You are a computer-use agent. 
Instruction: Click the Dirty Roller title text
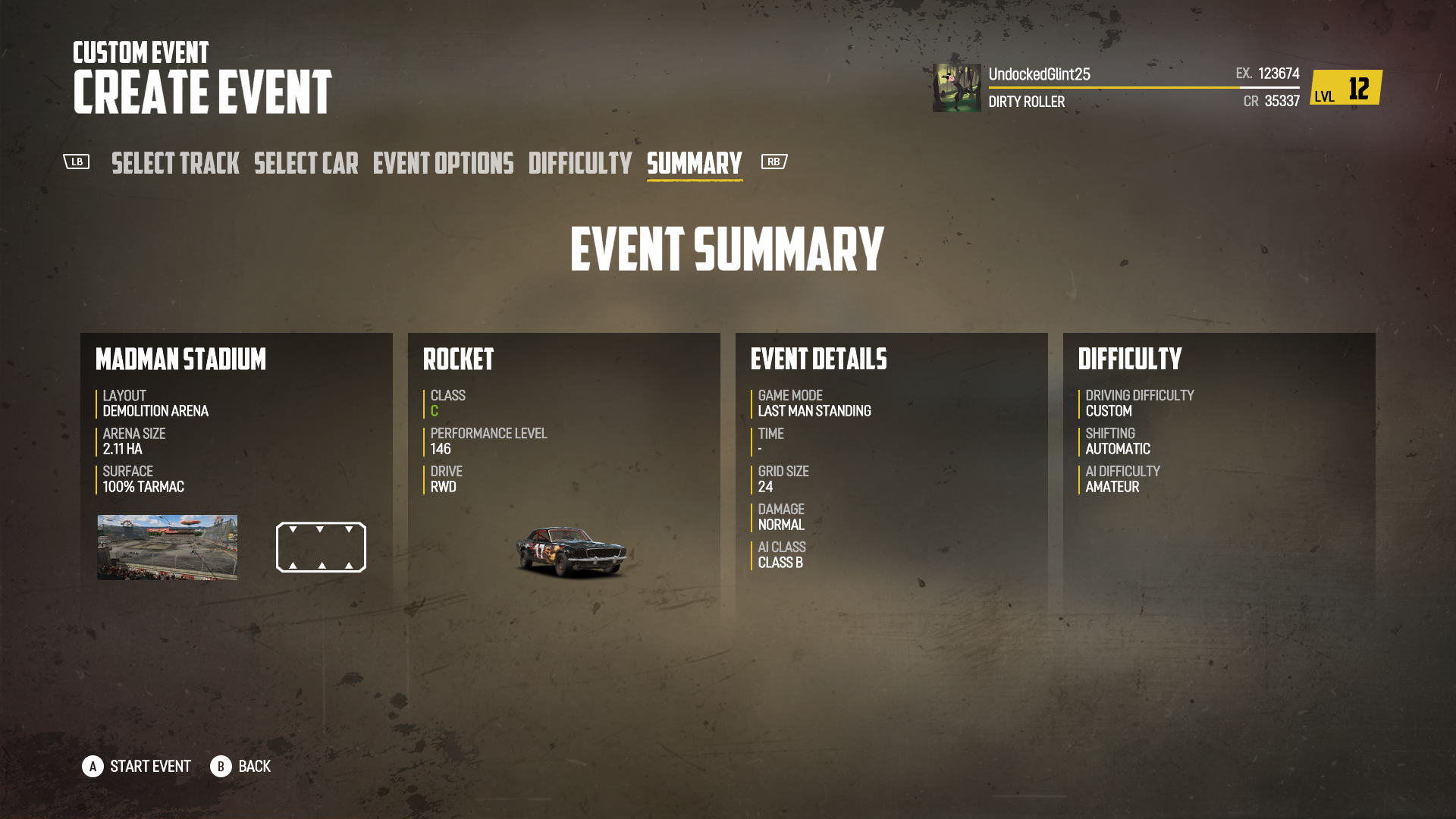1026,102
